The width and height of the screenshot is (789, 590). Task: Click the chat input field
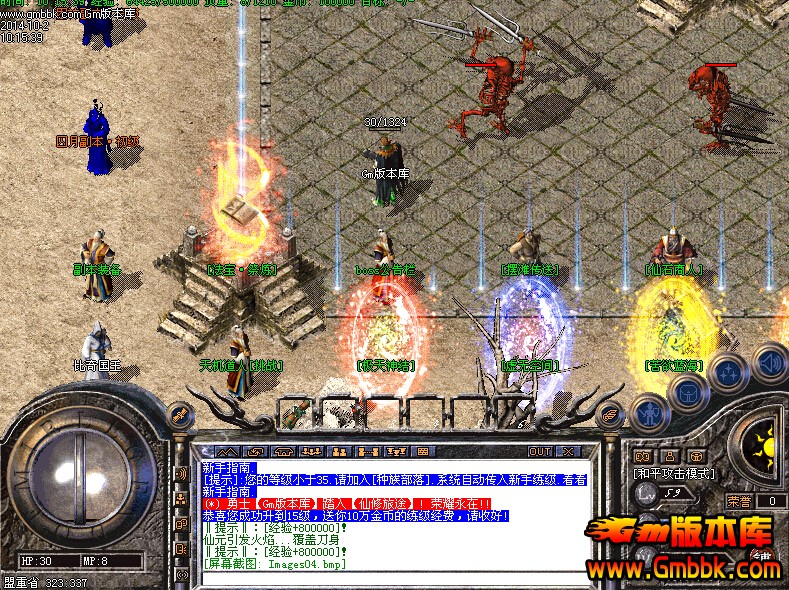coord(400,577)
